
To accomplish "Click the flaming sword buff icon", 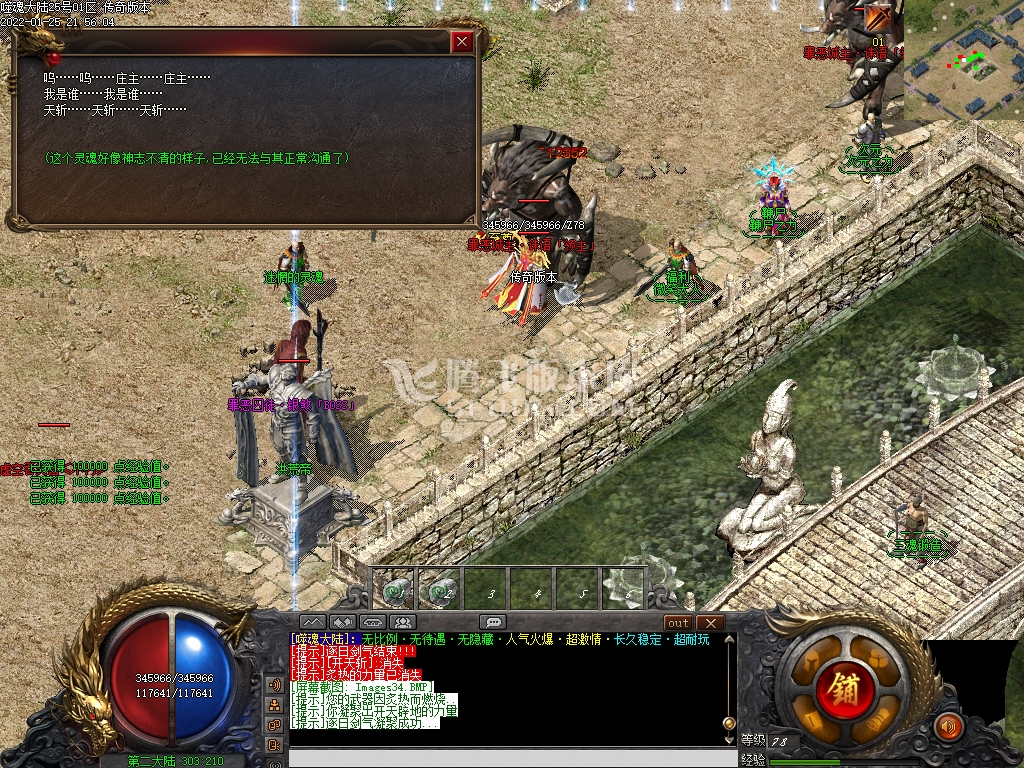I will [x=877, y=18].
